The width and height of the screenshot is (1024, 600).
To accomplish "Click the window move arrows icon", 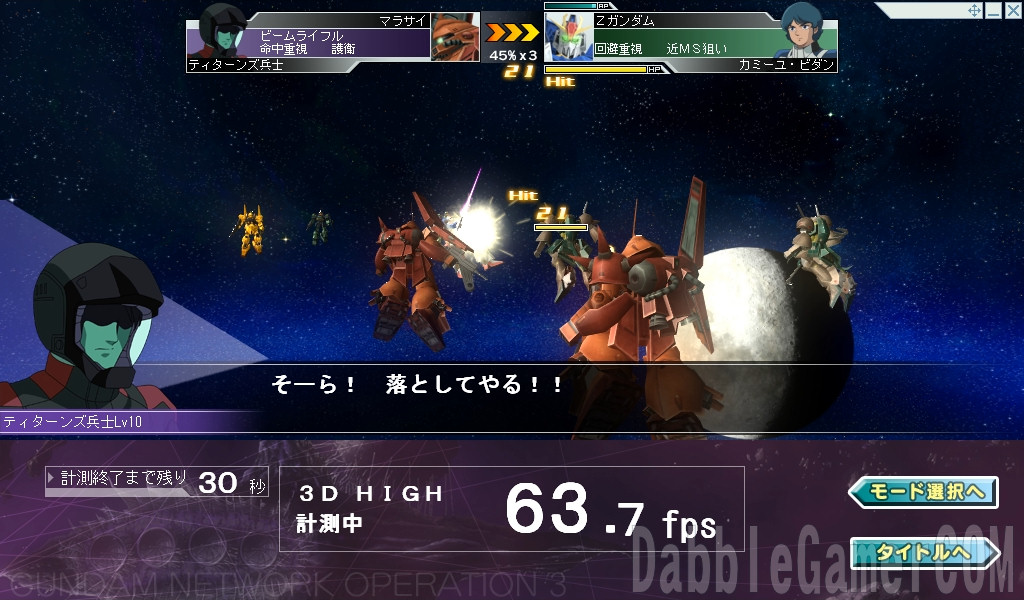I will pos(974,10).
